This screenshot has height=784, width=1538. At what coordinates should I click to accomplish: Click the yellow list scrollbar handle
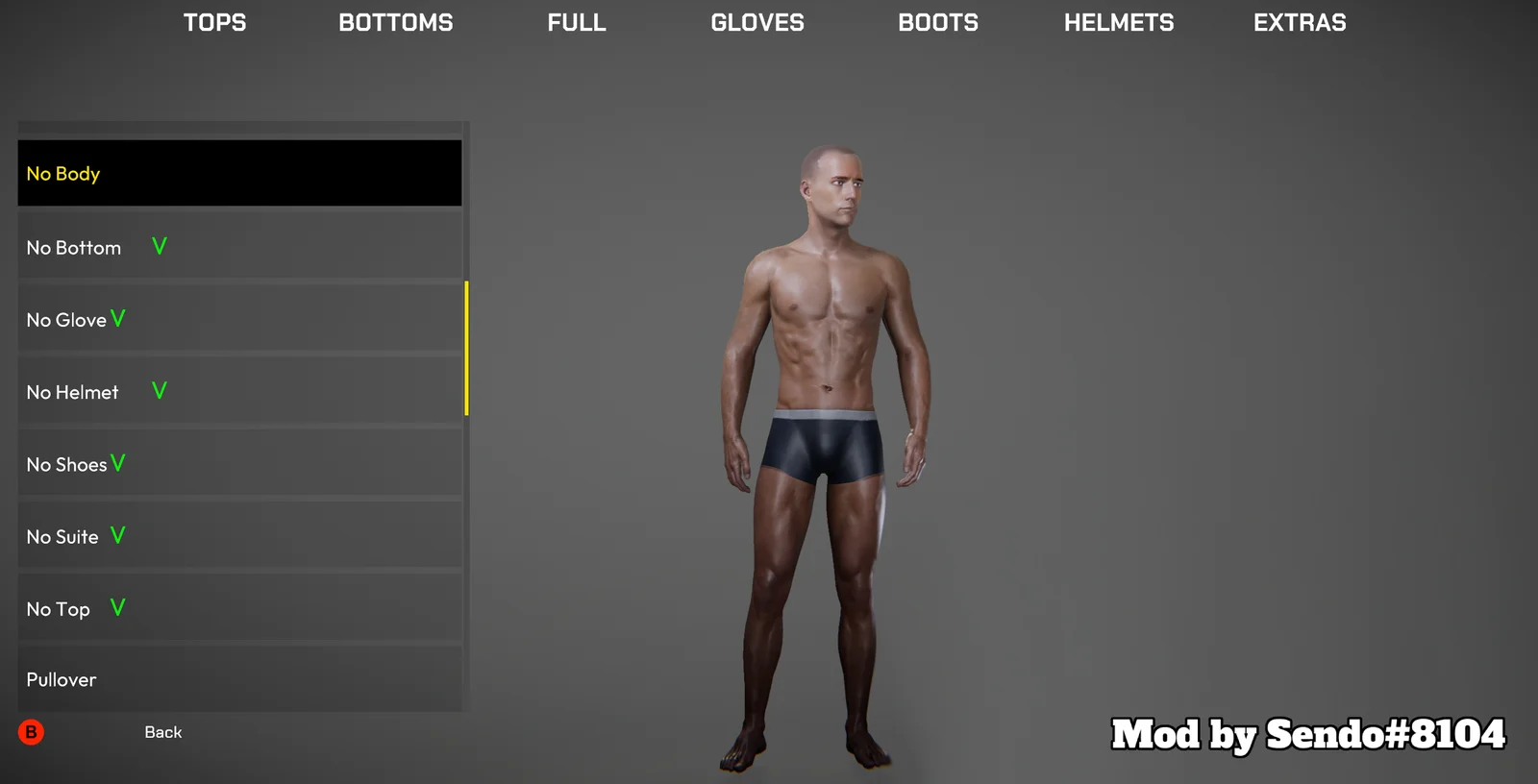[x=466, y=348]
